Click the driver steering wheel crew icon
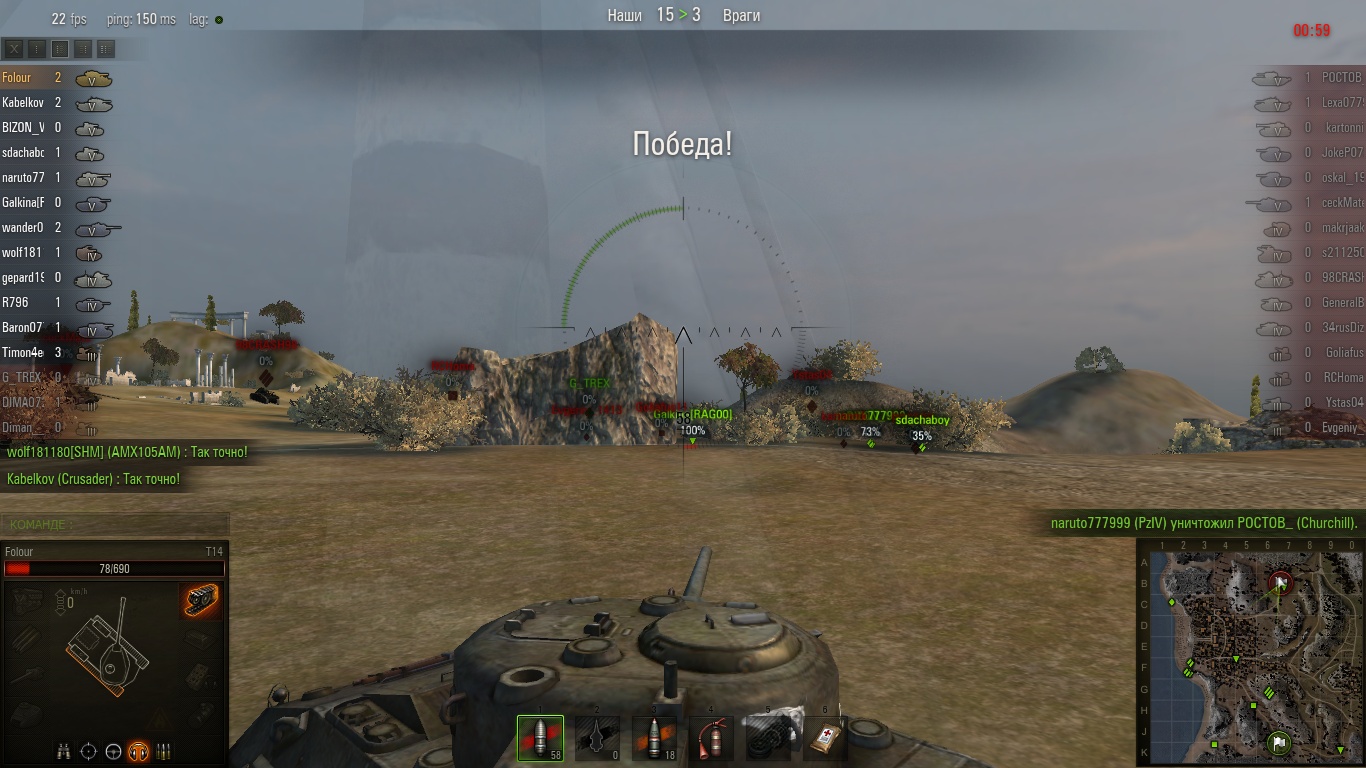 (x=114, y=751)
